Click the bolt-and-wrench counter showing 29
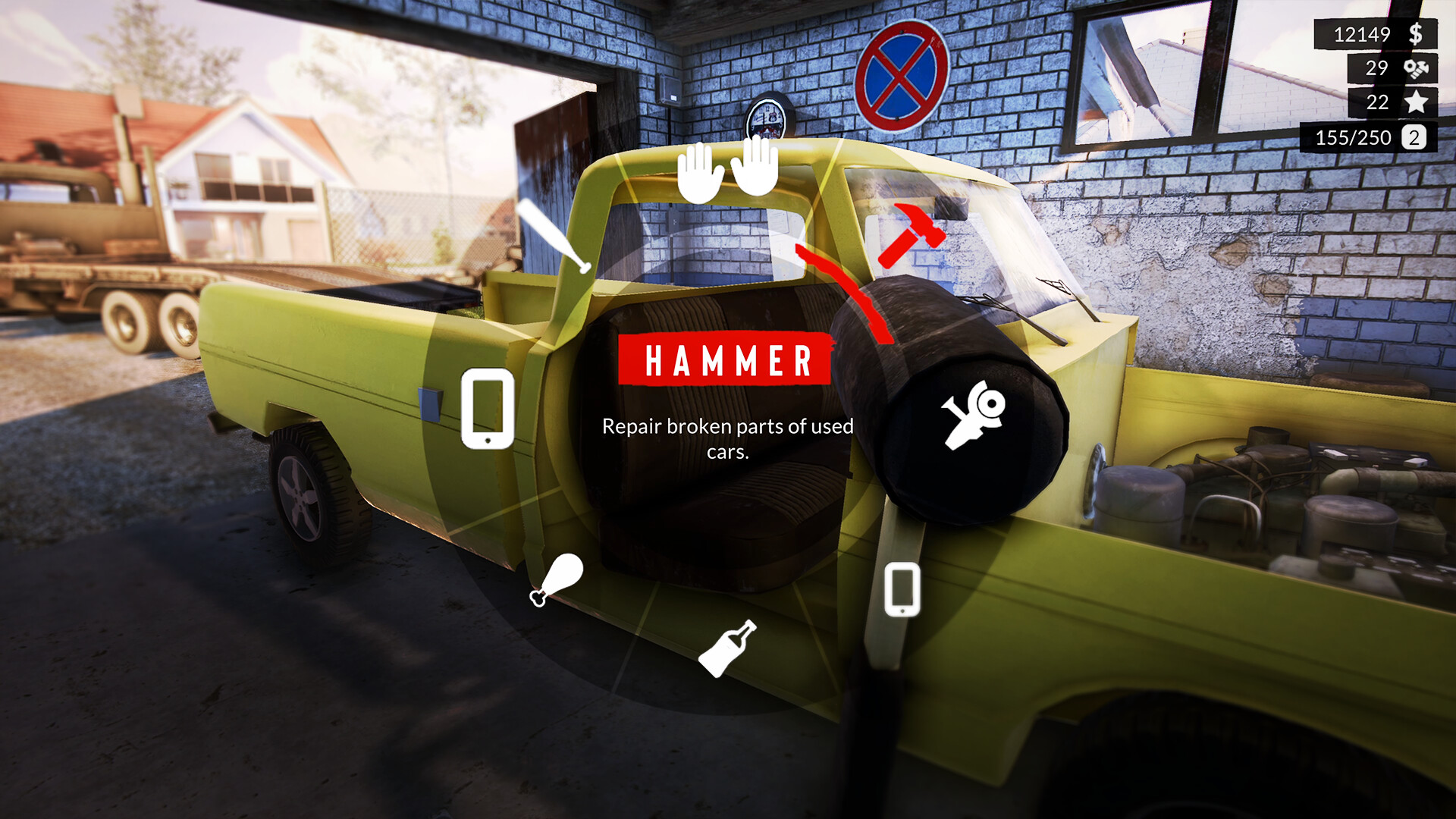 (1415, 69)
